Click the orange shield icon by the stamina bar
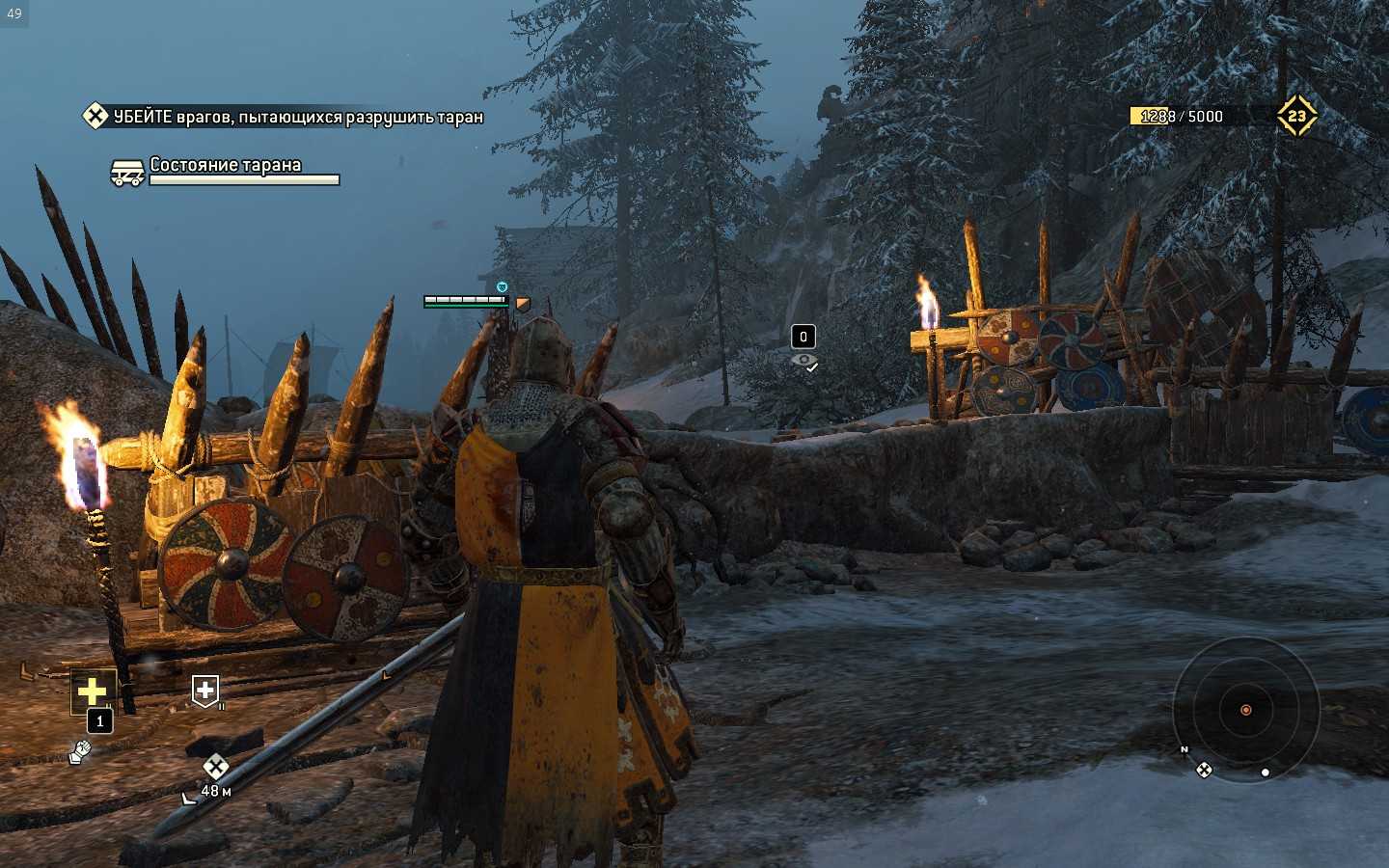Viewport: 1389px width, 868px height. pos(523,304)
